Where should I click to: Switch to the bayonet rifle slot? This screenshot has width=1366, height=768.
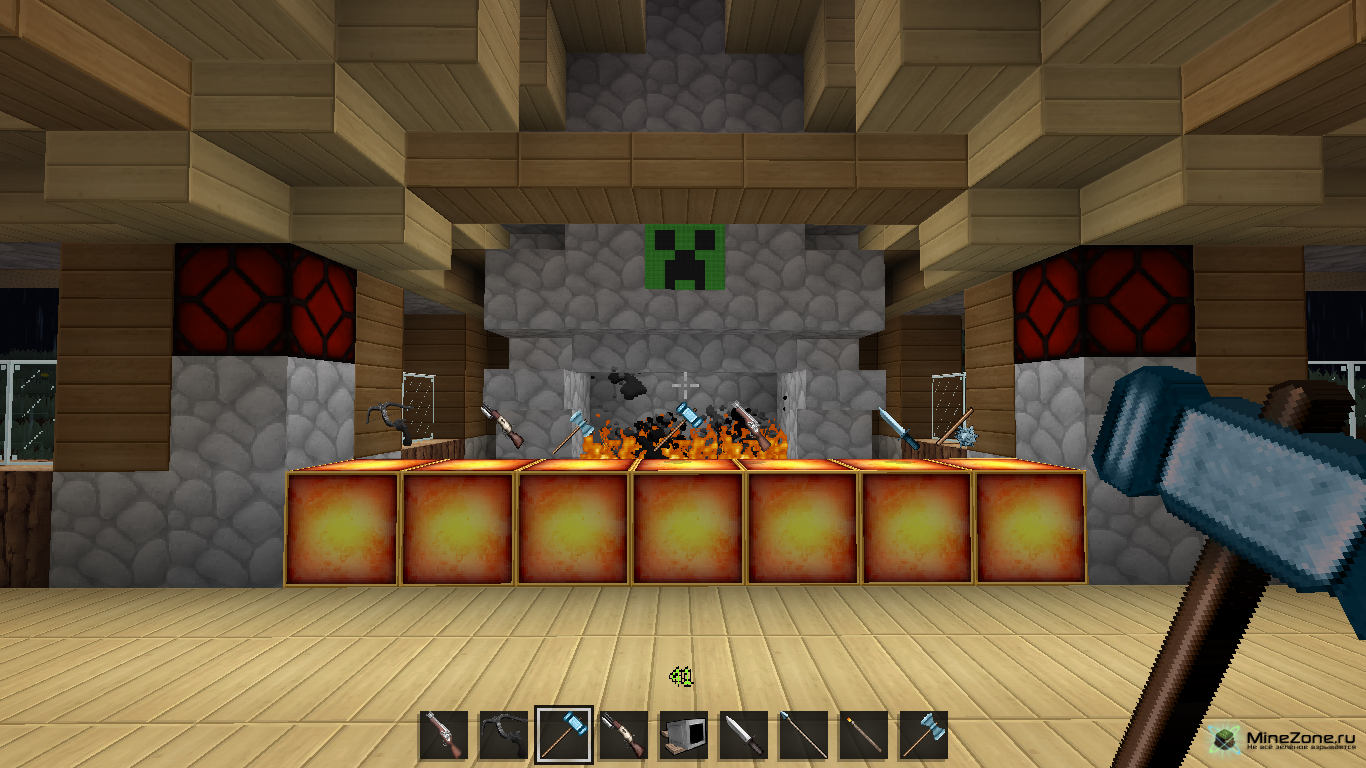(623, 736)
